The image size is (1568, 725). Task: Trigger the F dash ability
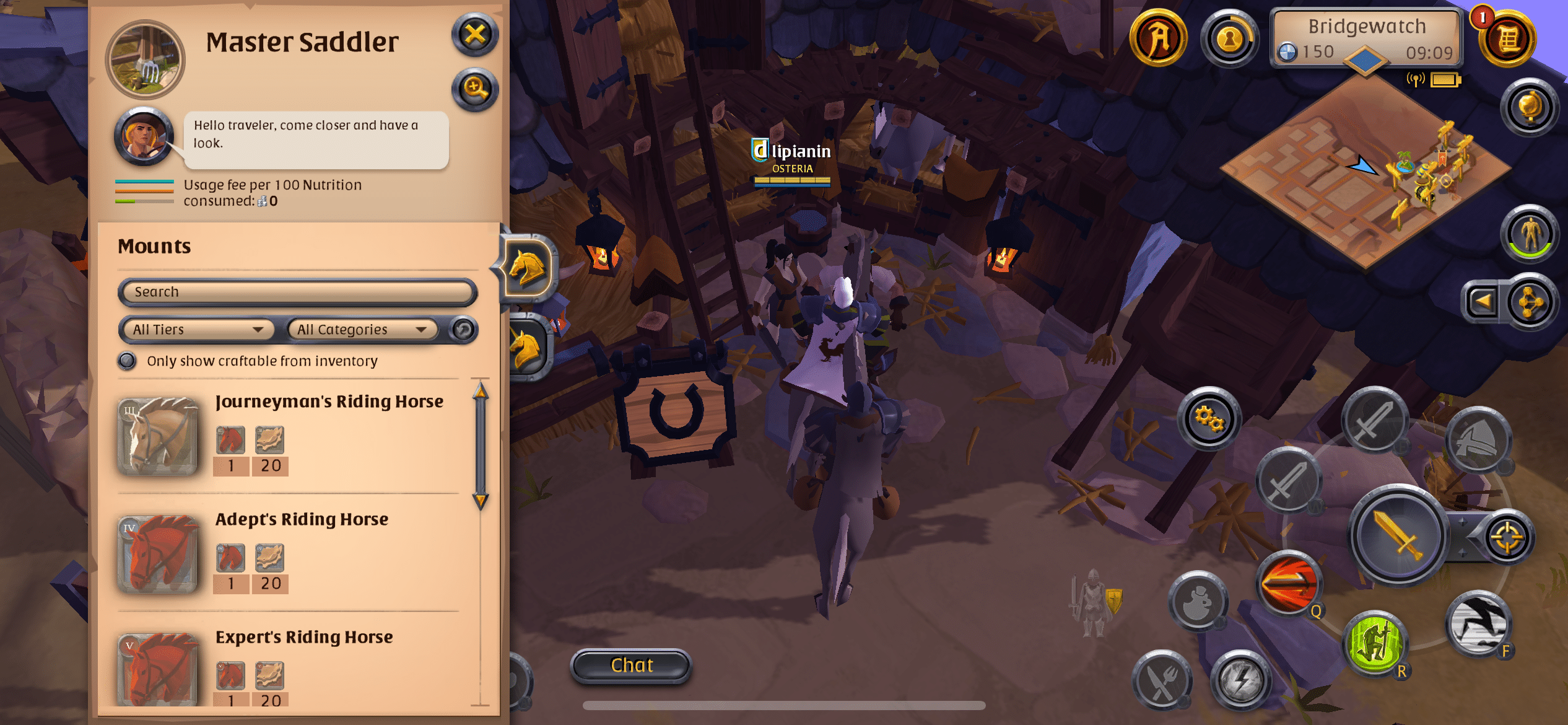[x=1478, y=623]
